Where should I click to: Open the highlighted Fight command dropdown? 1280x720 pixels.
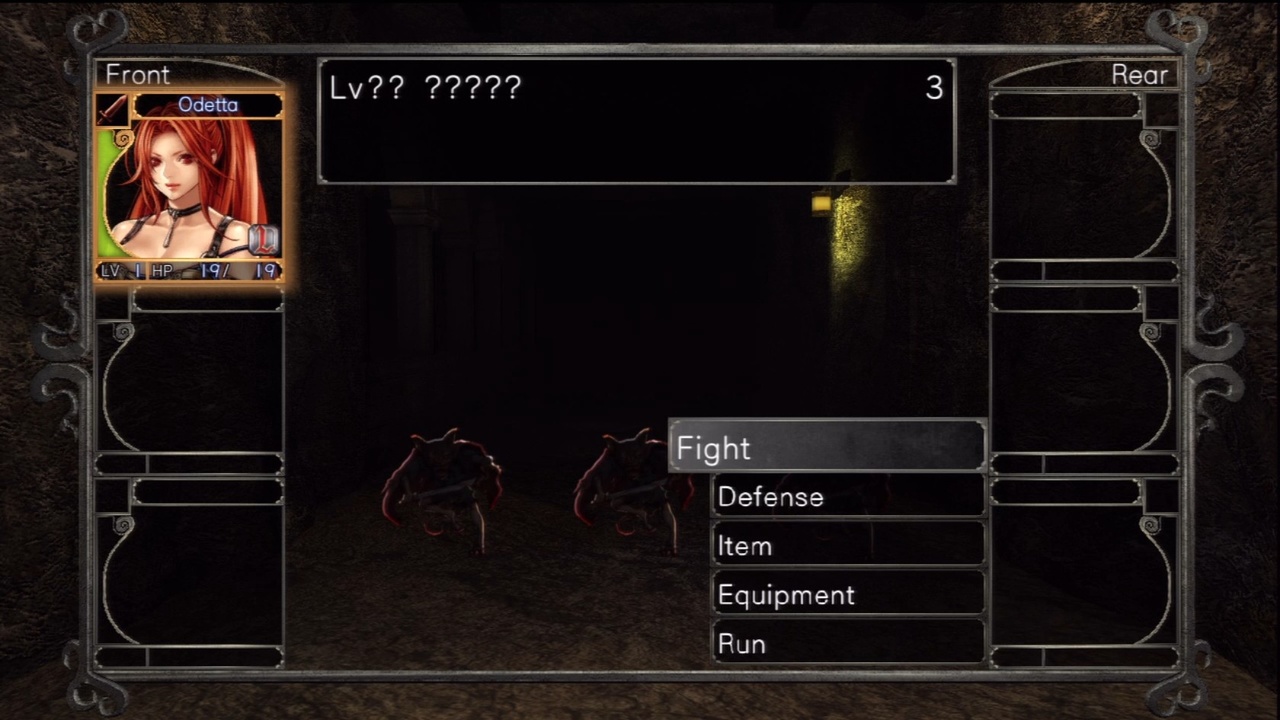[x=826, y=447]
